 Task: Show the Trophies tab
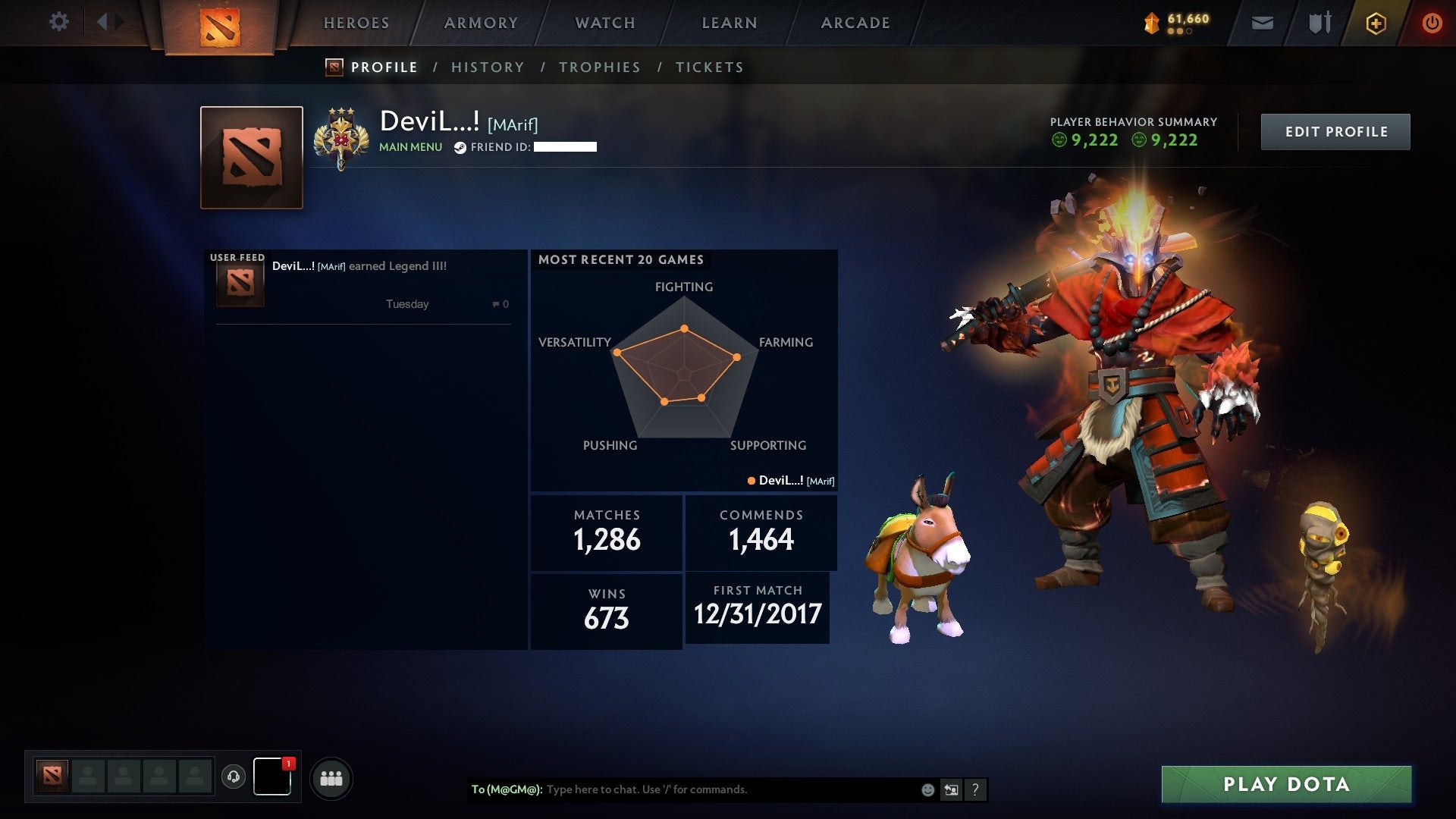[x=600, y=67]
